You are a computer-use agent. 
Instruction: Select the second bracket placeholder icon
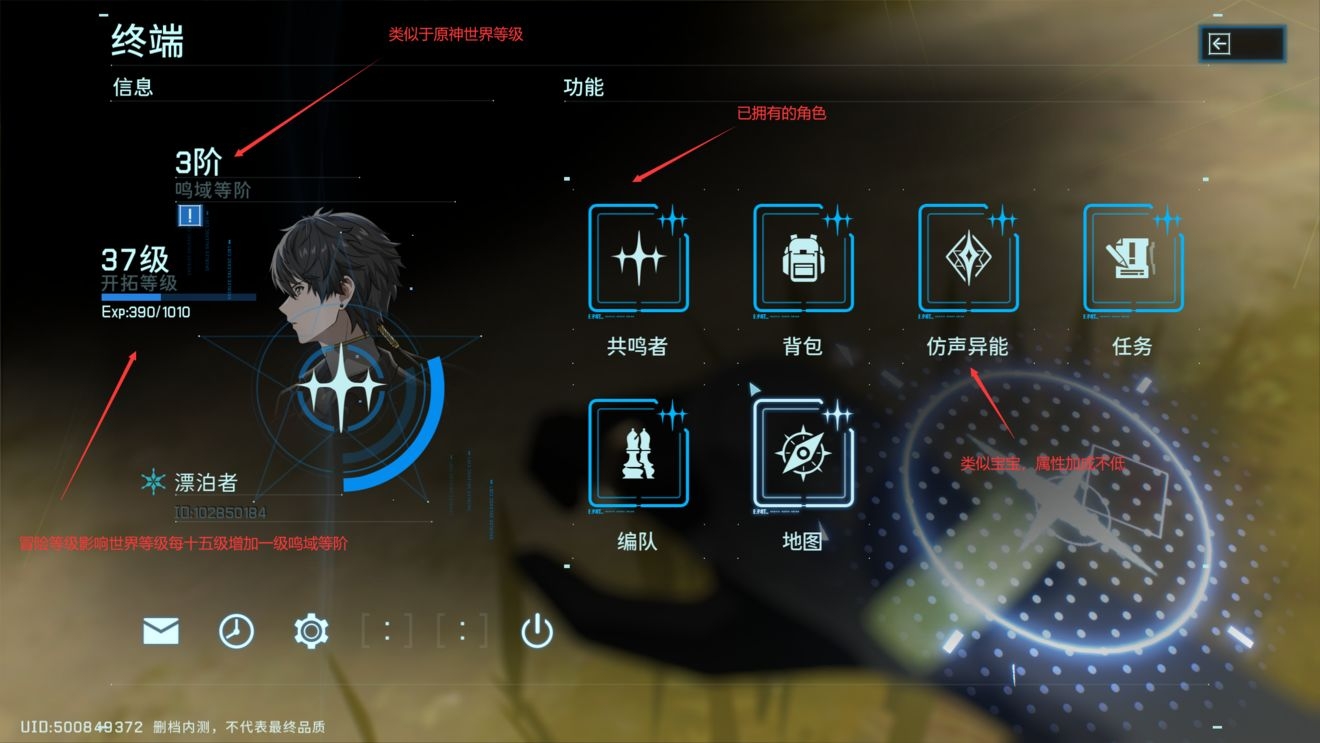460,631
